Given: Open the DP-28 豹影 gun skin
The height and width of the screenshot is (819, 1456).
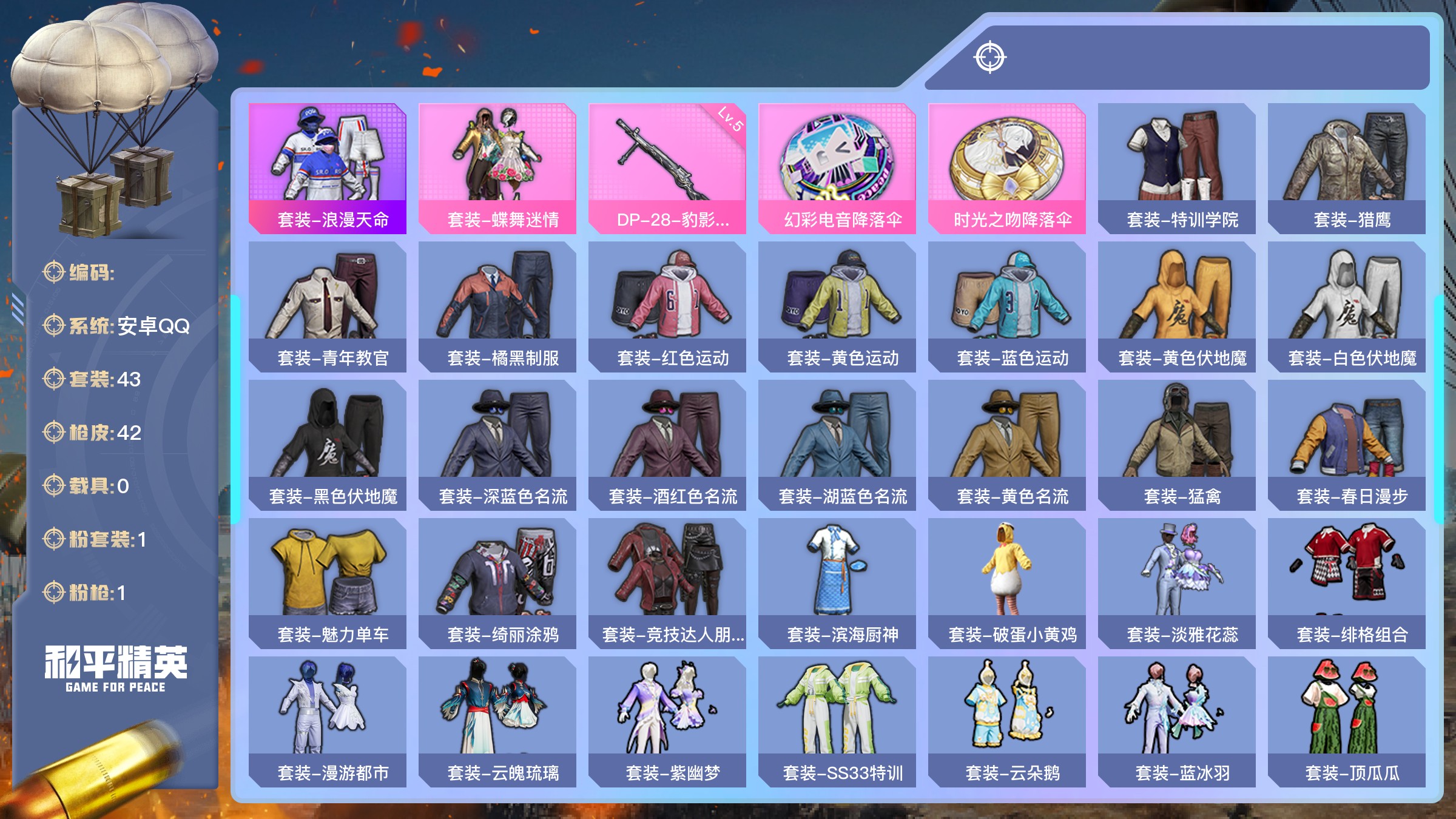Looking at the screenshot, I should tap(667, 168).
